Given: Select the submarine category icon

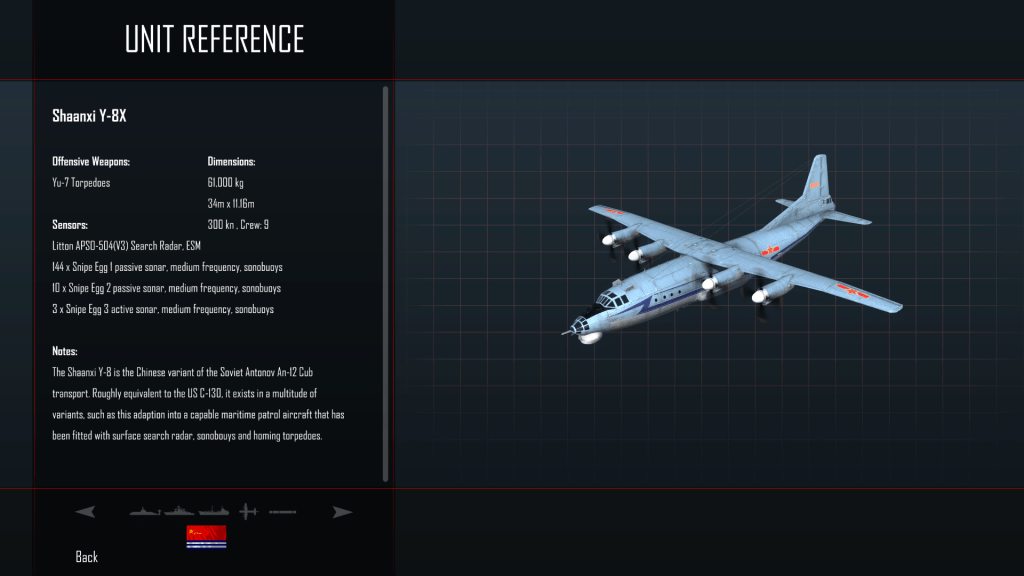Looking at the screenshot, I should coord(145,512).
